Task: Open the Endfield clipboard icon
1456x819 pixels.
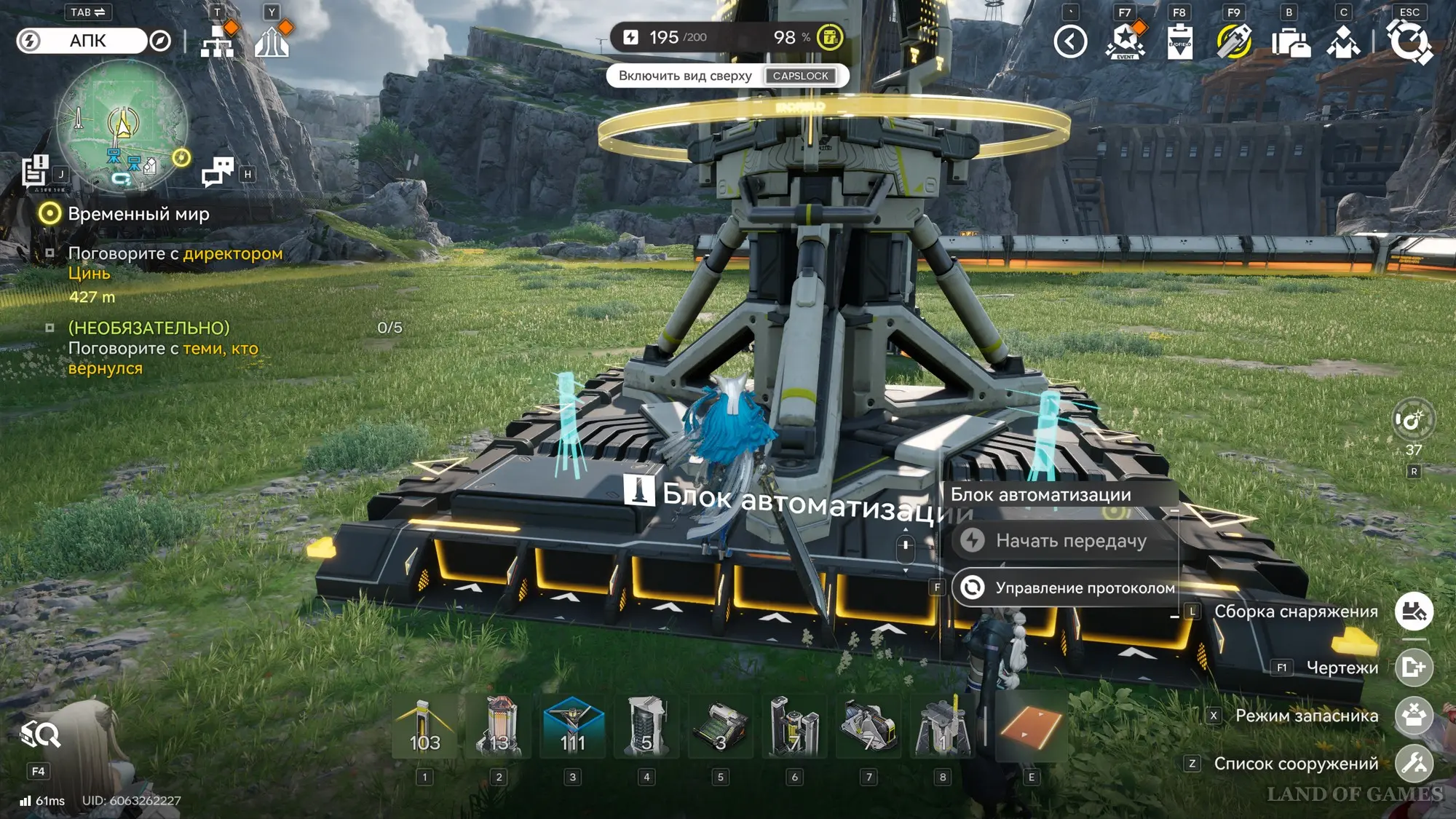Action: (1179, 41)
